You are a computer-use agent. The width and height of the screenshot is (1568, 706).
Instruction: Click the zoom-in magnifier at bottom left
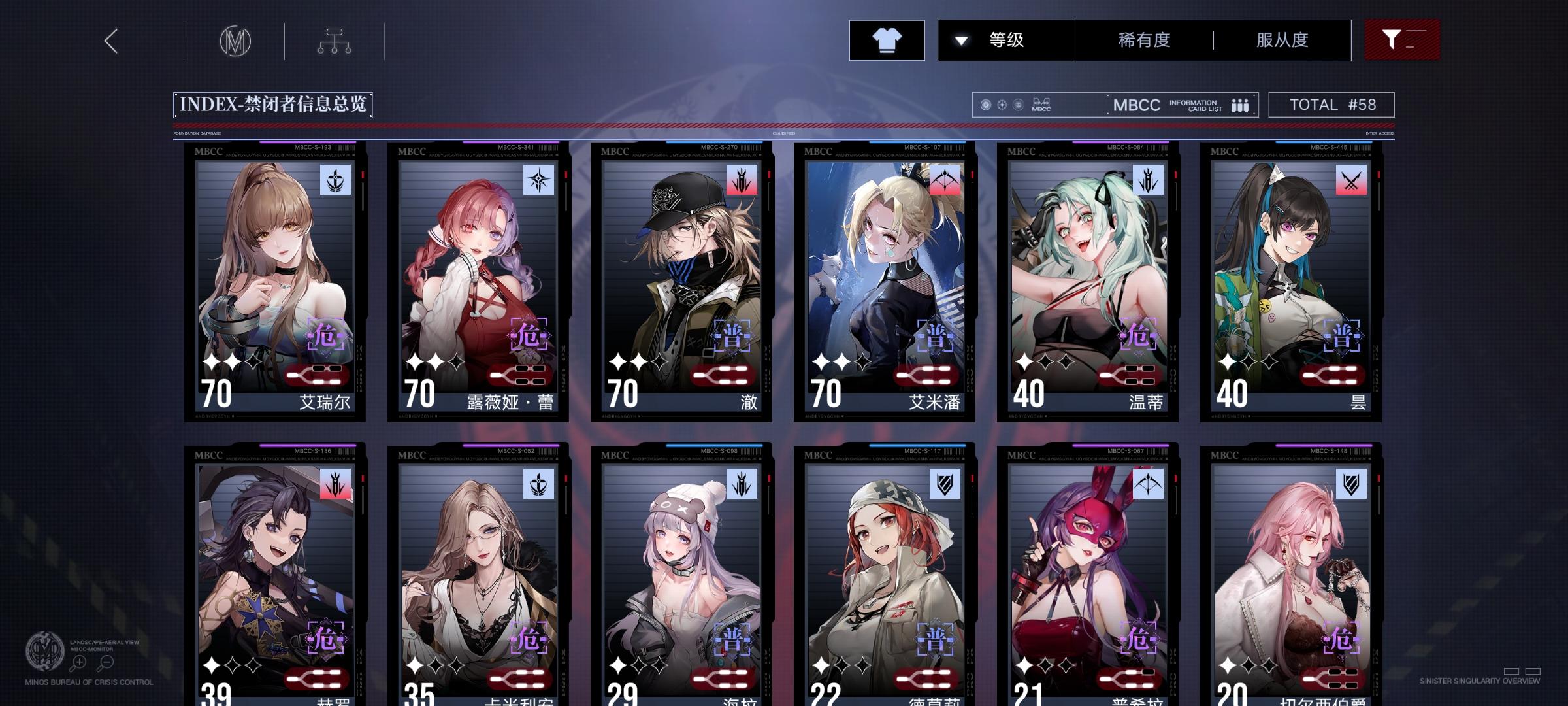[78, 662]
